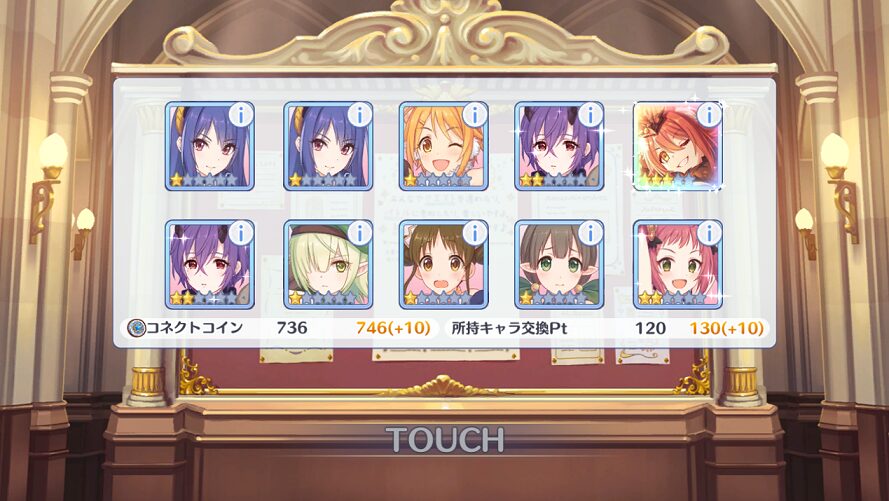Open info on the orange-haired winking girl
The width and height of the screenshot is (889, 501).
pyautogui.click(x=474, y=115)
